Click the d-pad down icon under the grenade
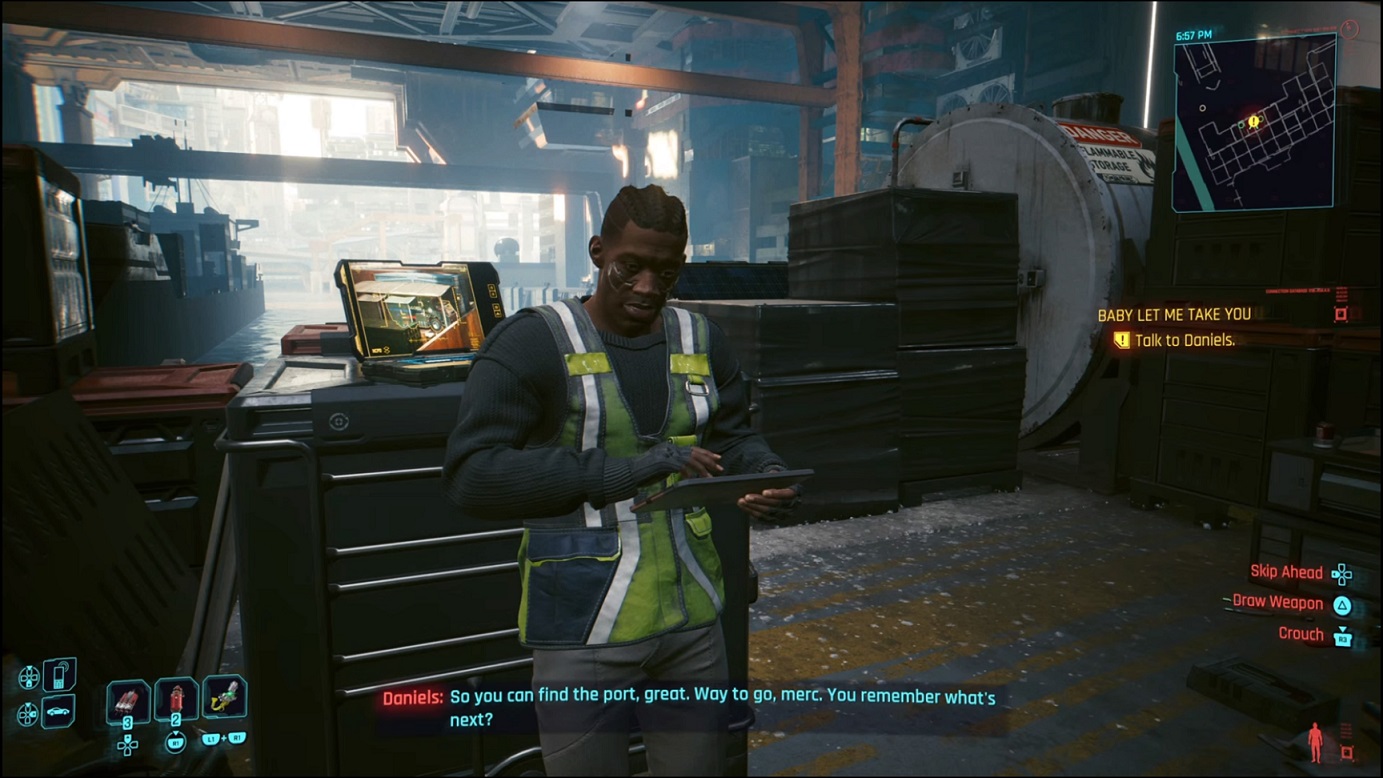 tap(128, 746)
